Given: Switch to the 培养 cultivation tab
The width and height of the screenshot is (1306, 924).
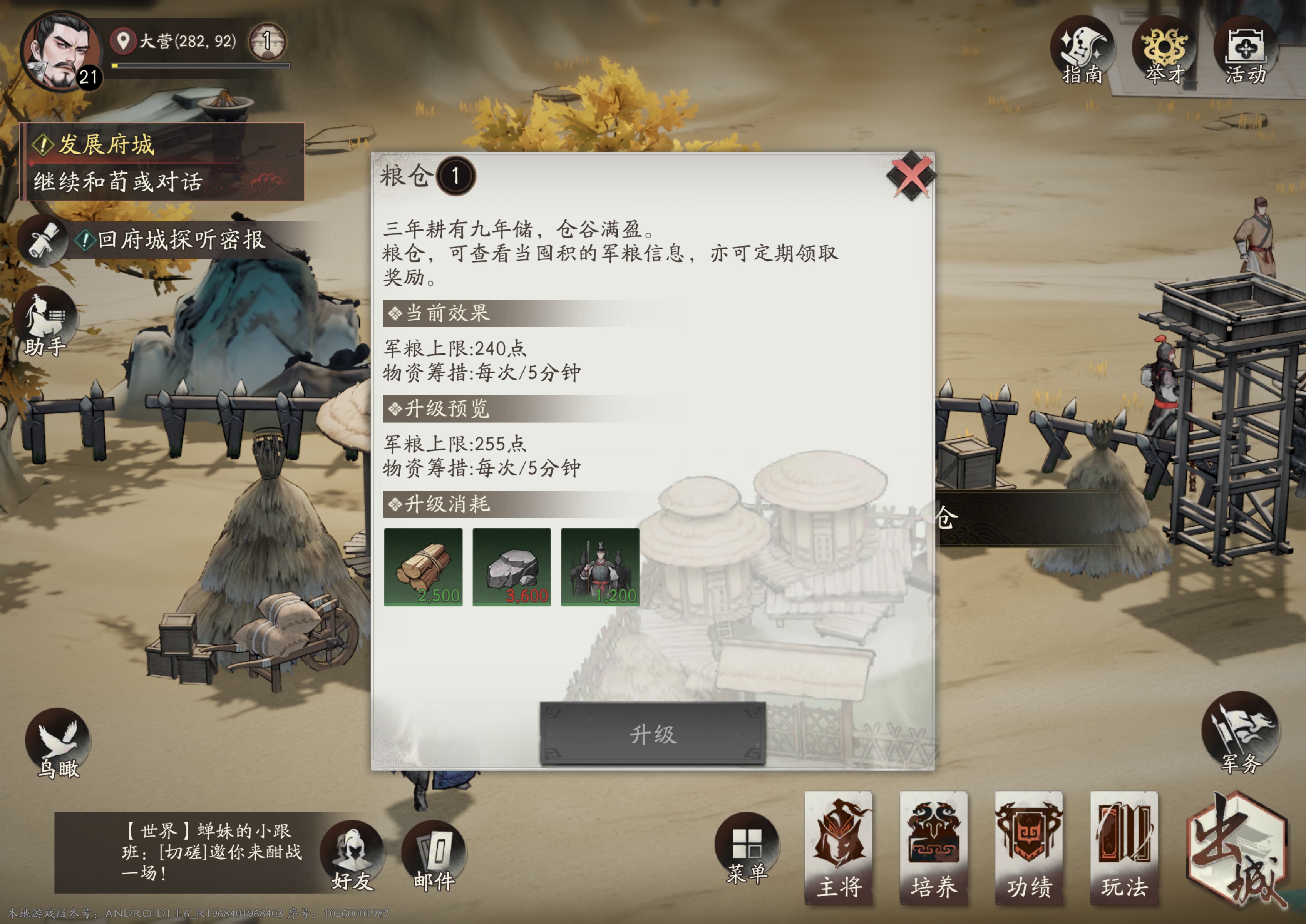Looking at the screenshot, I should tap(935, 848).
